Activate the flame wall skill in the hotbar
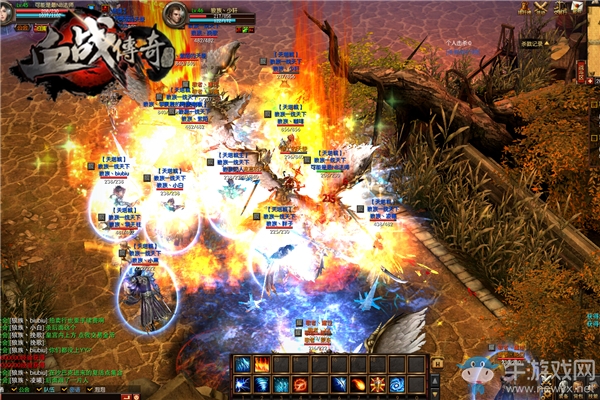Viewport: 600px width, 400px height. pos(262,363)
